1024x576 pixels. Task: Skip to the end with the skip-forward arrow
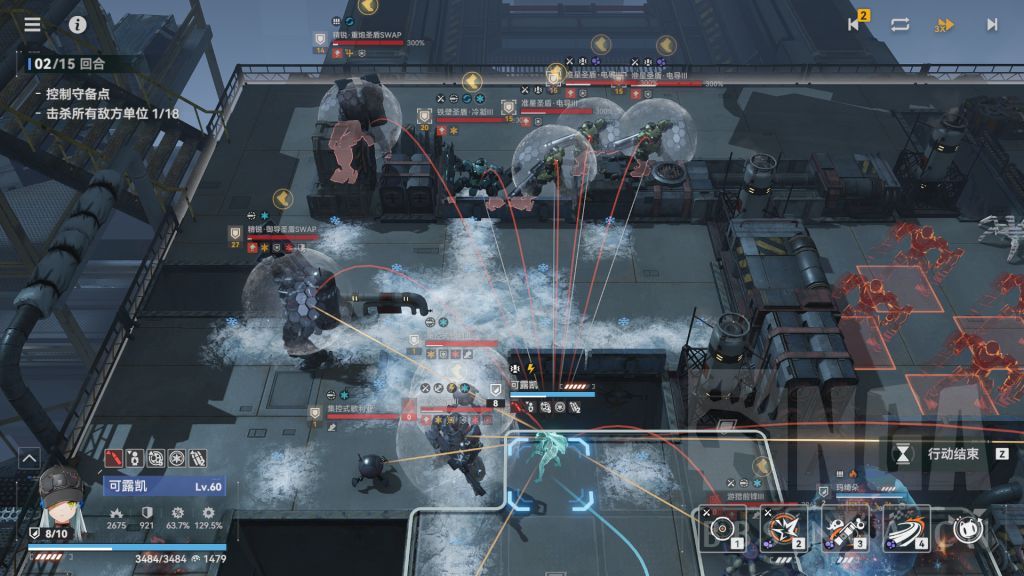click(992, 25)
